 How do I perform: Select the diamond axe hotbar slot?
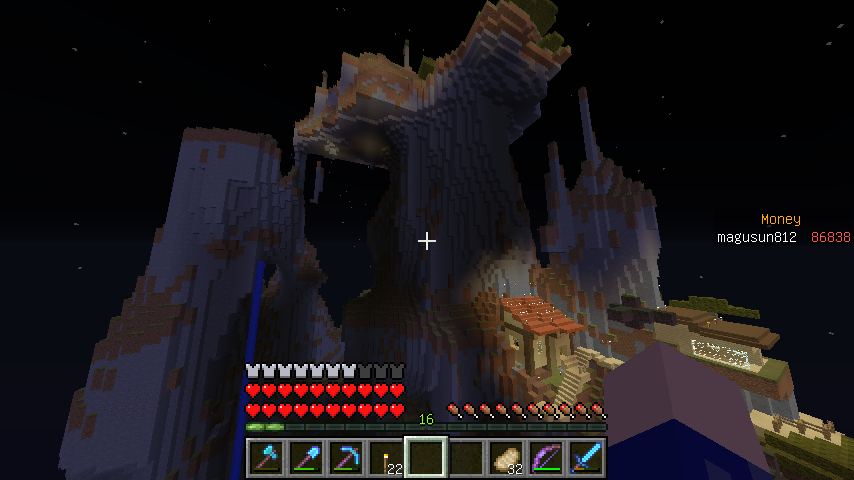pyautogui.click(x=266, y=458)
